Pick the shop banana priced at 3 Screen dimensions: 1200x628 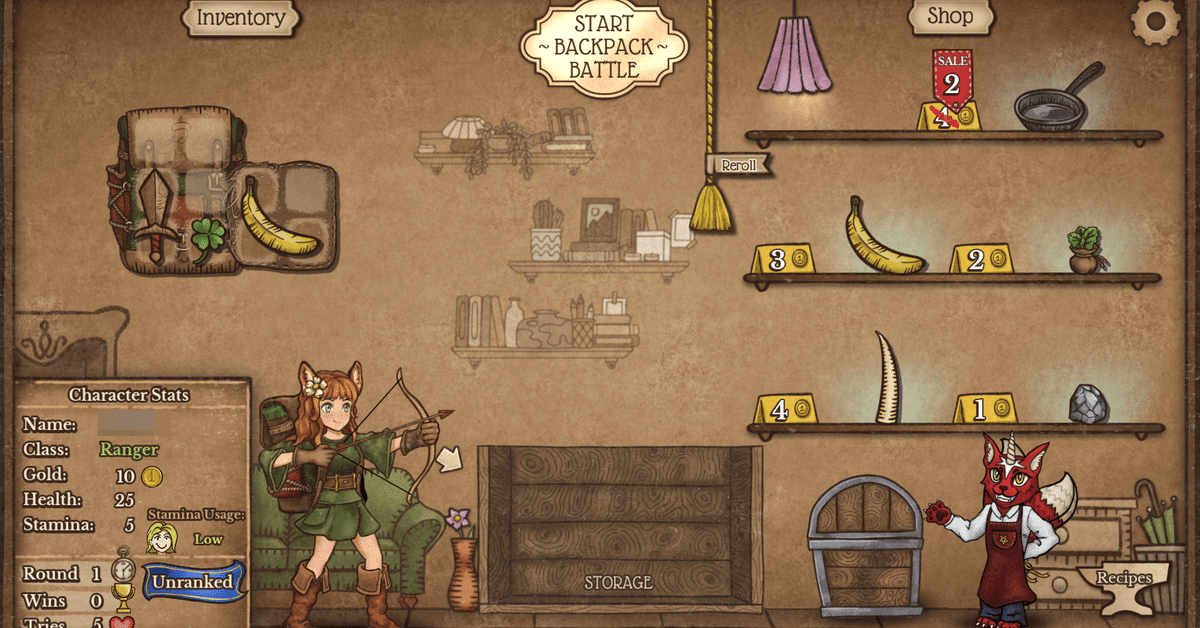click(882, 239)
